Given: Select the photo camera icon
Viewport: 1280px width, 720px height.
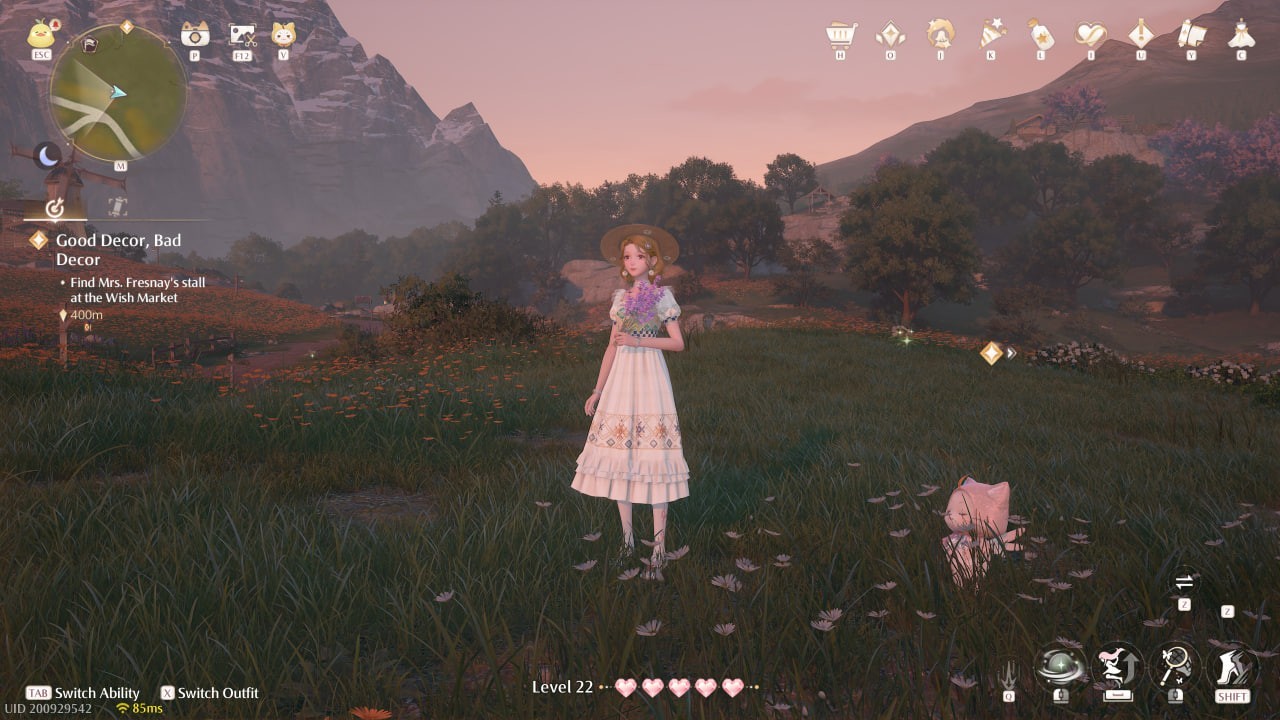Looking at the screenshot, I should click(x=194, y=36).
